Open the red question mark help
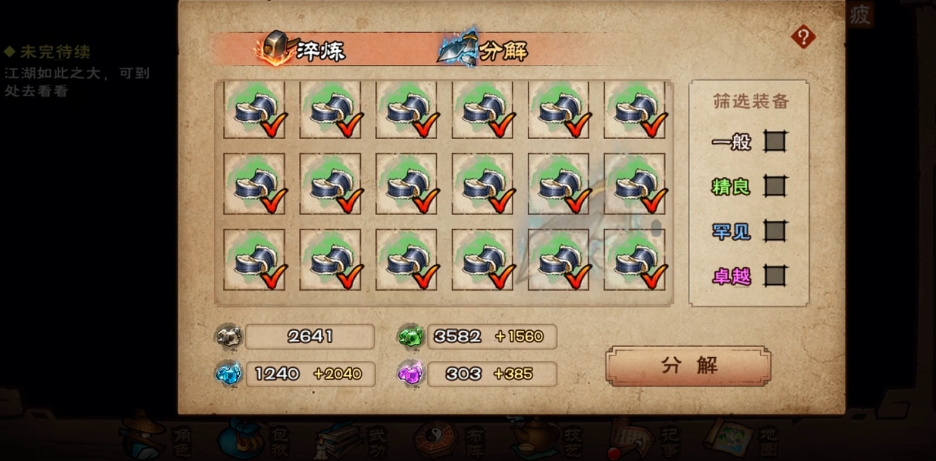The height and width of the screenshot is (461, 936). (x=803, y=38)
